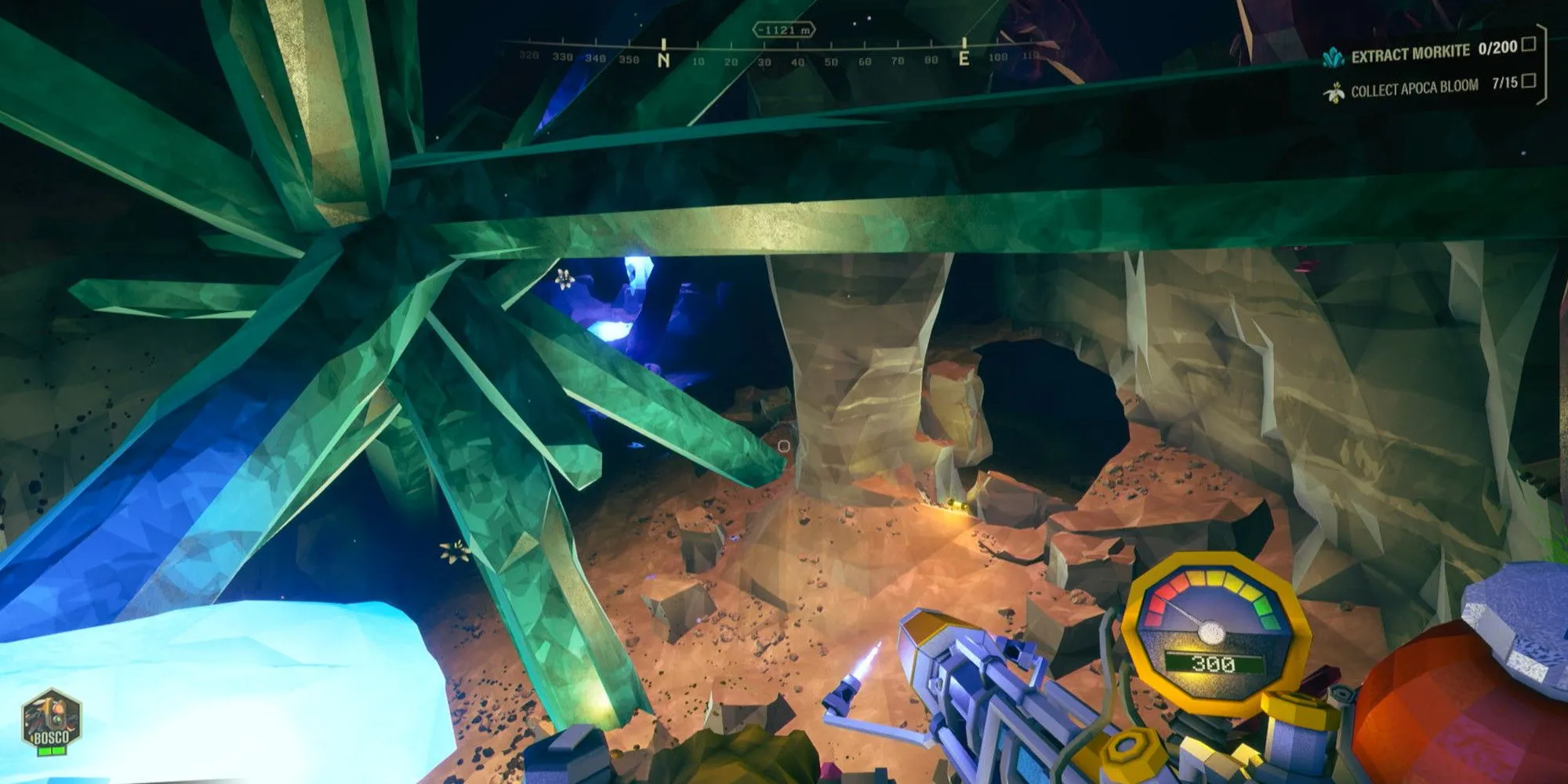The width and height of the screenshot is (1568, 784).
Task: Click the compass E marker
Action: pos(964,56)
